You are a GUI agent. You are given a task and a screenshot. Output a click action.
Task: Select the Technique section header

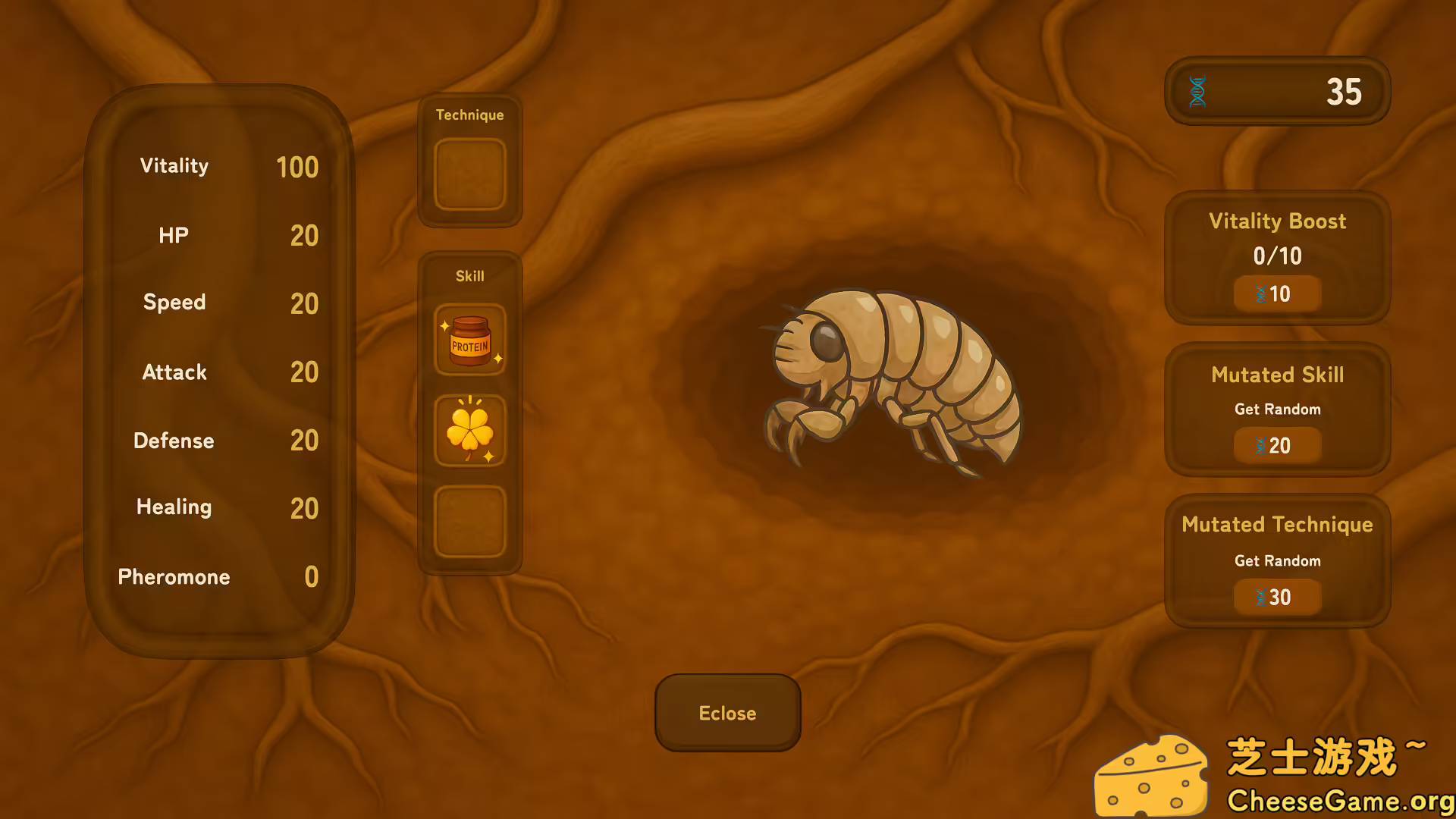[469, 115]
